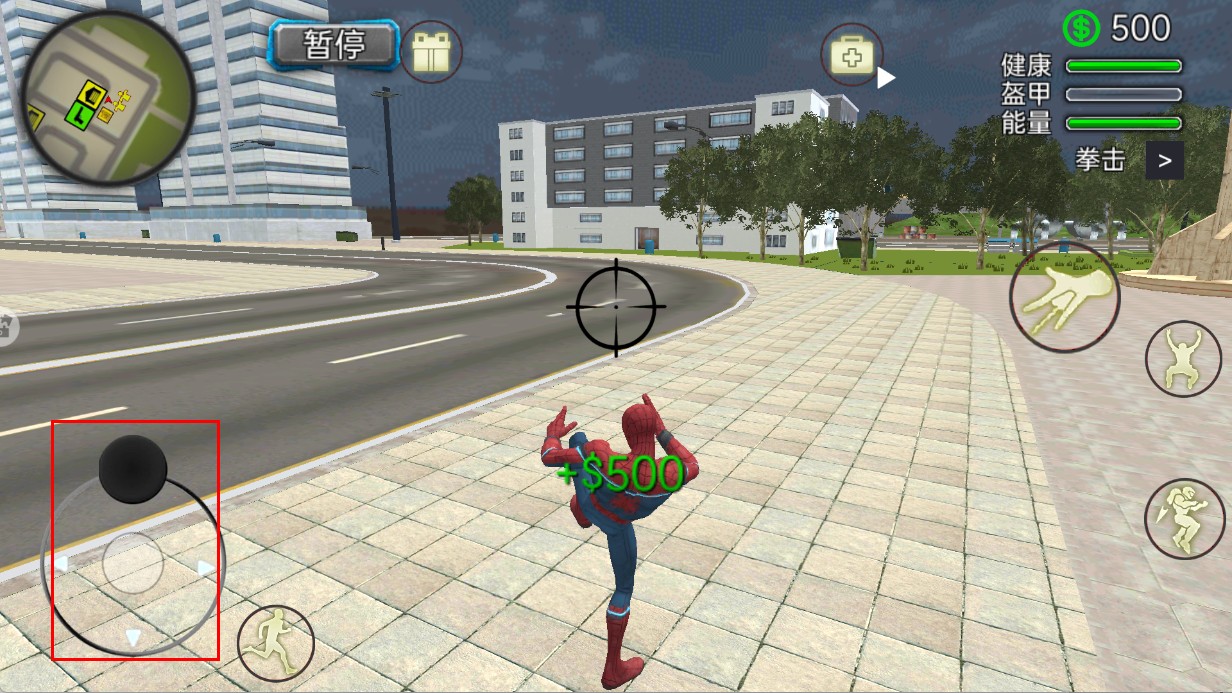The width and height of the screenshot is (1232, 693).
Task: Fire a web with the hand icon
Action: tap(1064, 296)
